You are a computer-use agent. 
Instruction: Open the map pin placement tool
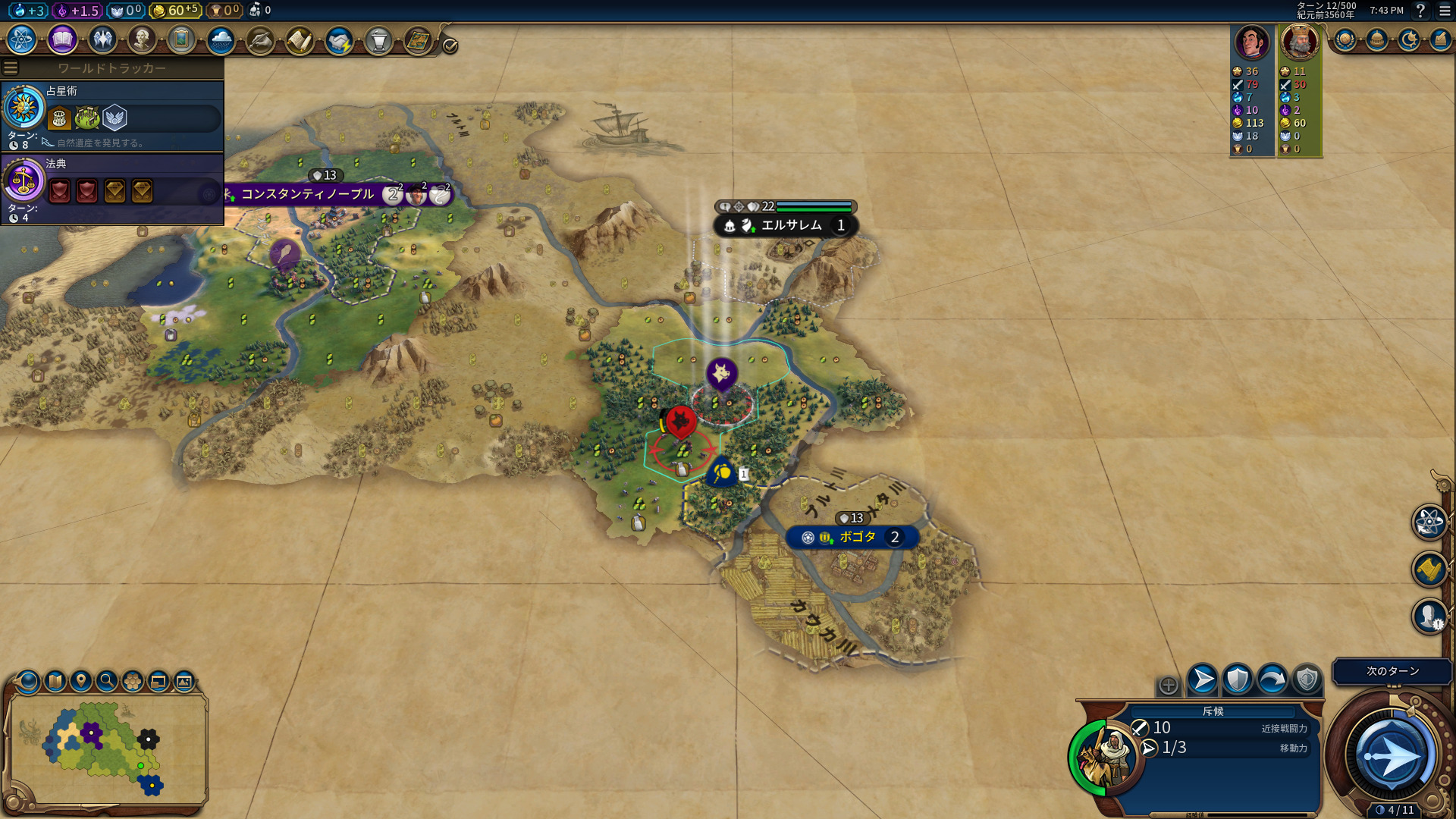click(81, 681)
